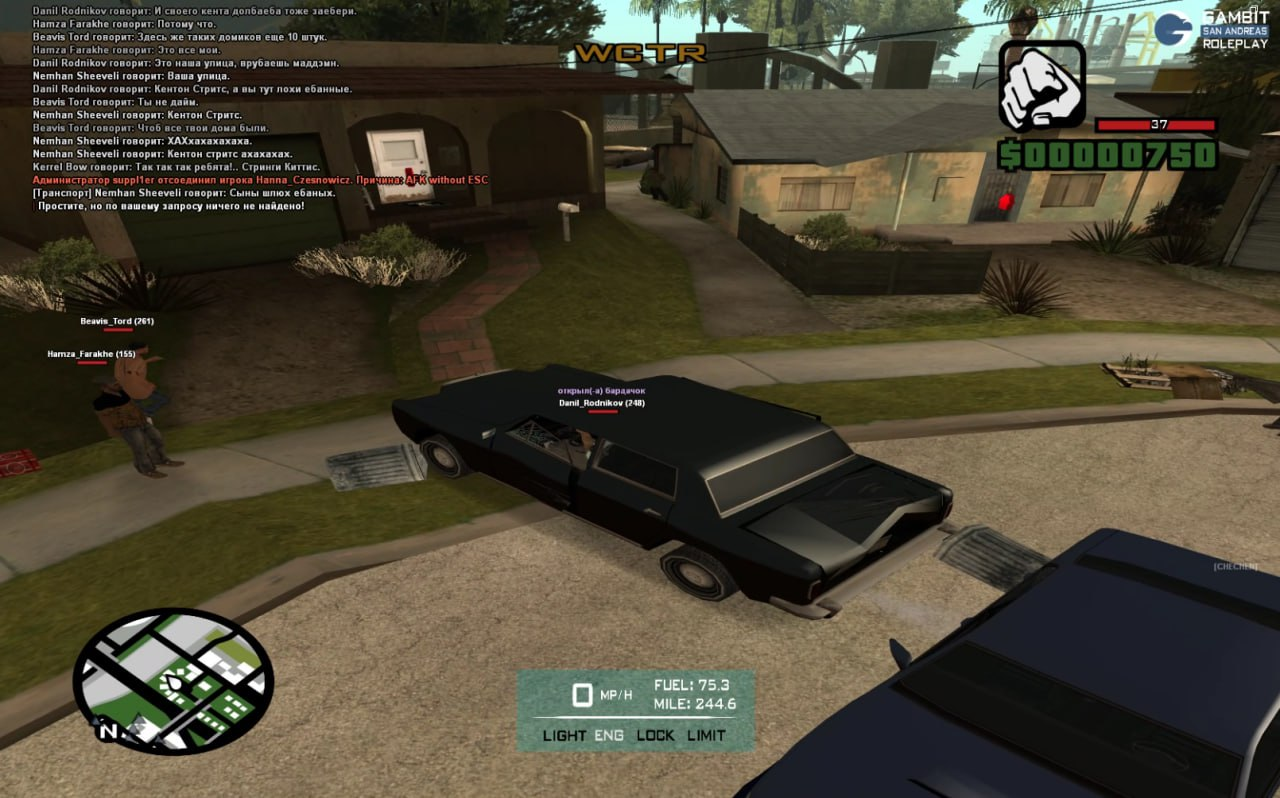Viewport: 1280px width, 798px height.
Task: Open the circular radar minimap
Action: pyautogui.click(x=173, y=680)
